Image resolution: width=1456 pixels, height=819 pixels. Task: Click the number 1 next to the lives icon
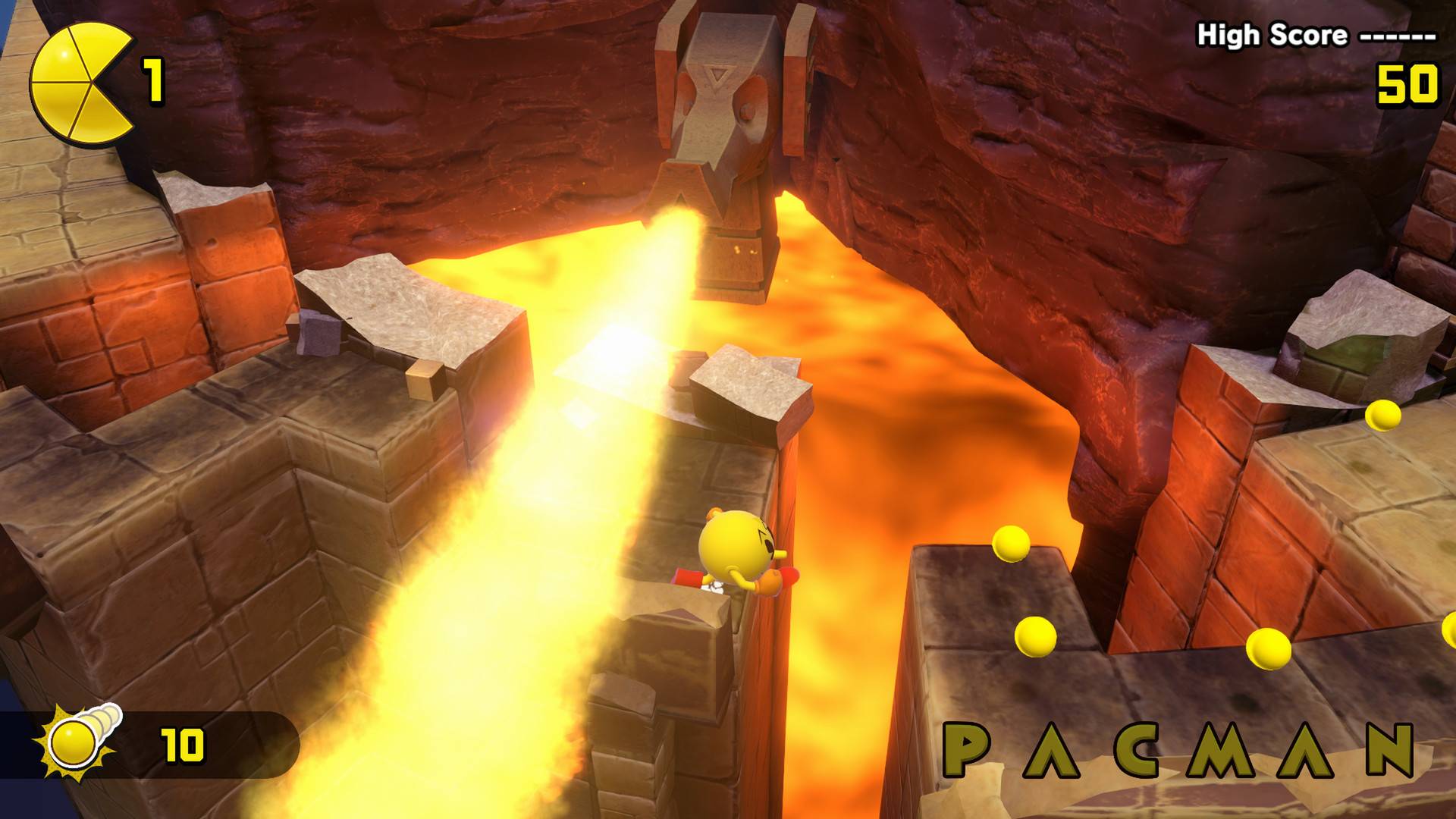[x=154, y=82]
